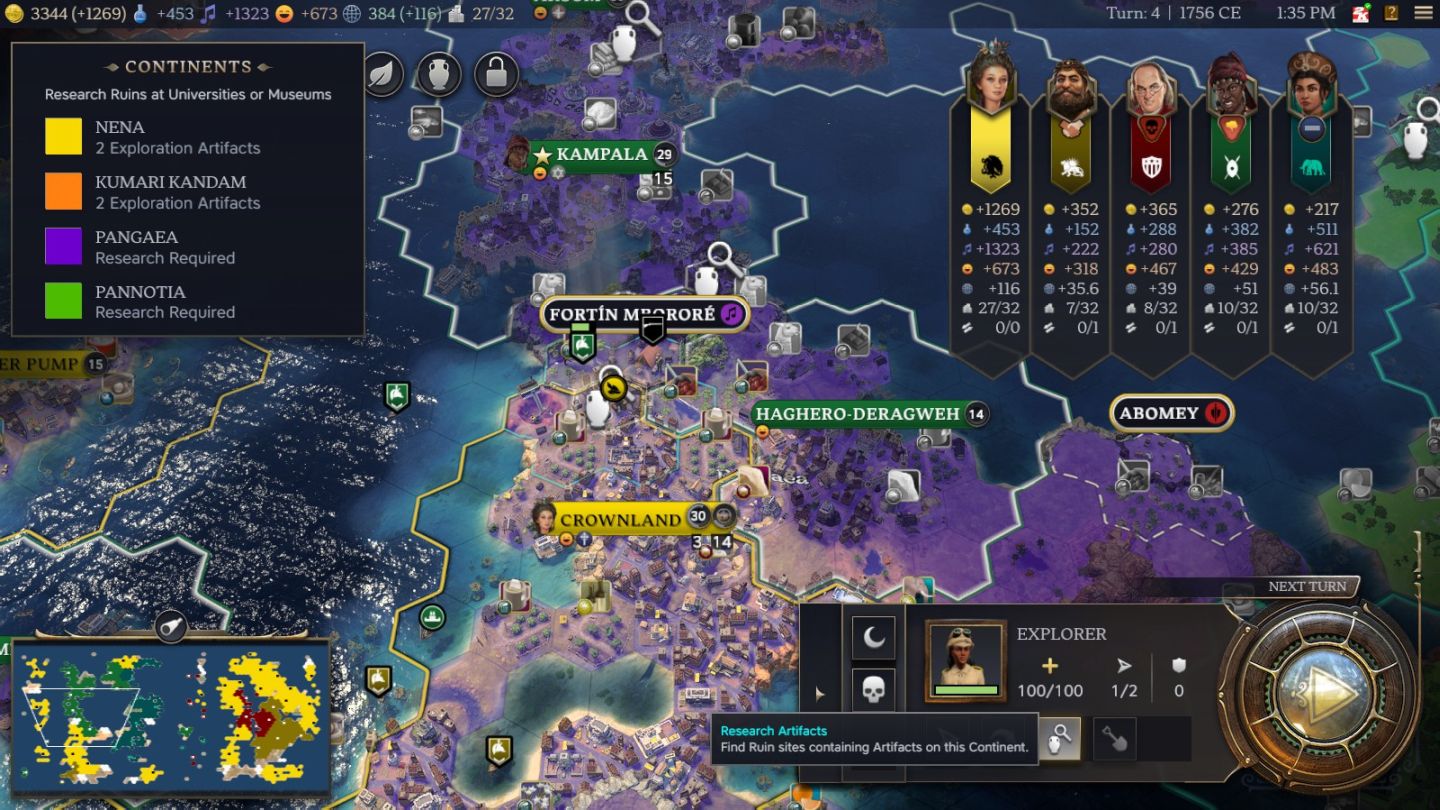The height and width of the screenshot is (810, 1440).
Task: Click the Next Turn button
Action: [1319, 692]
